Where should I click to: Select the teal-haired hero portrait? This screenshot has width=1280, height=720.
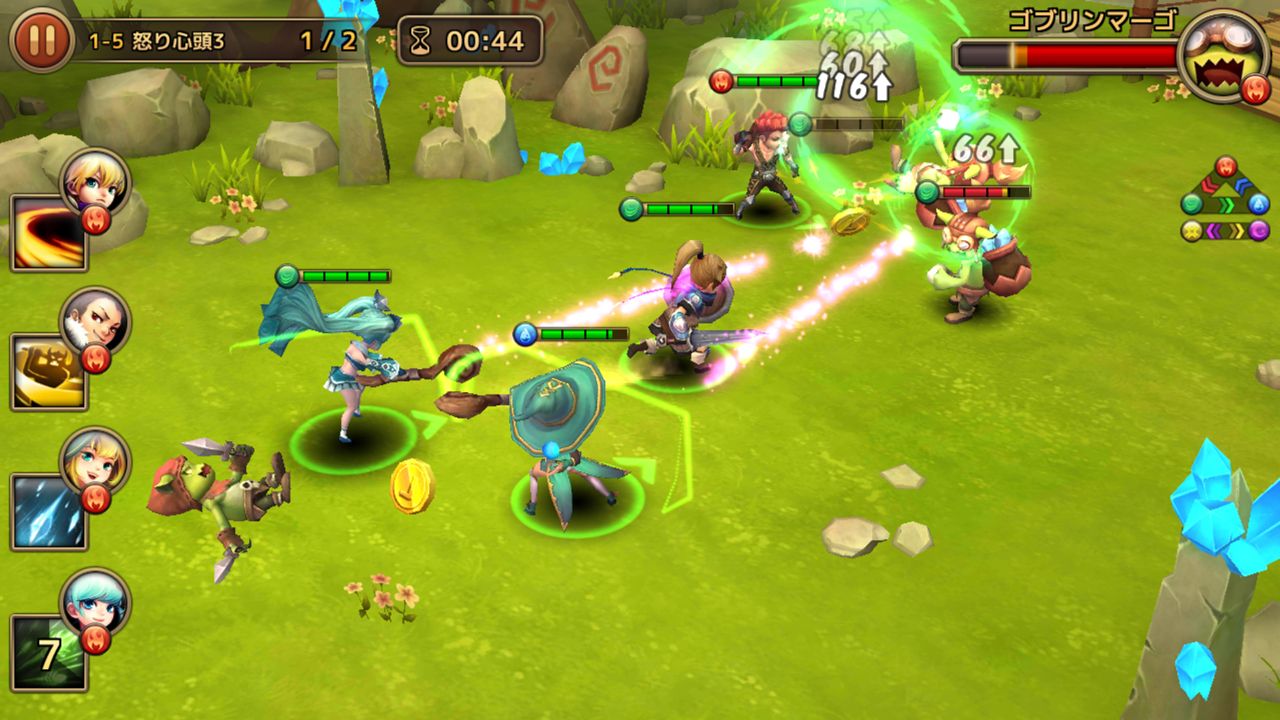coord(95,600)
